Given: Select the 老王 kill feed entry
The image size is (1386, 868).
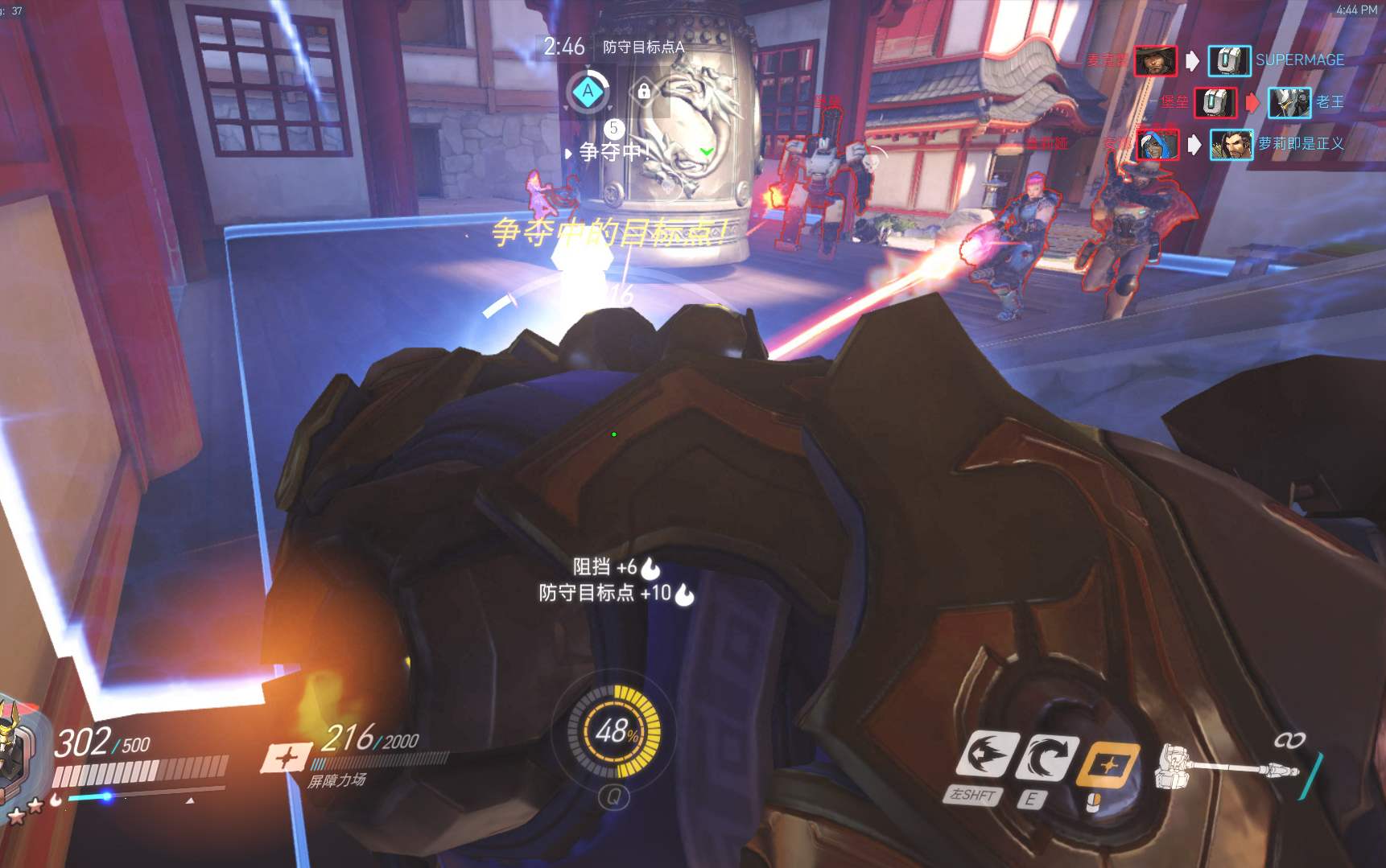Looking at the screenshot, I should (x=1329, y=102).
